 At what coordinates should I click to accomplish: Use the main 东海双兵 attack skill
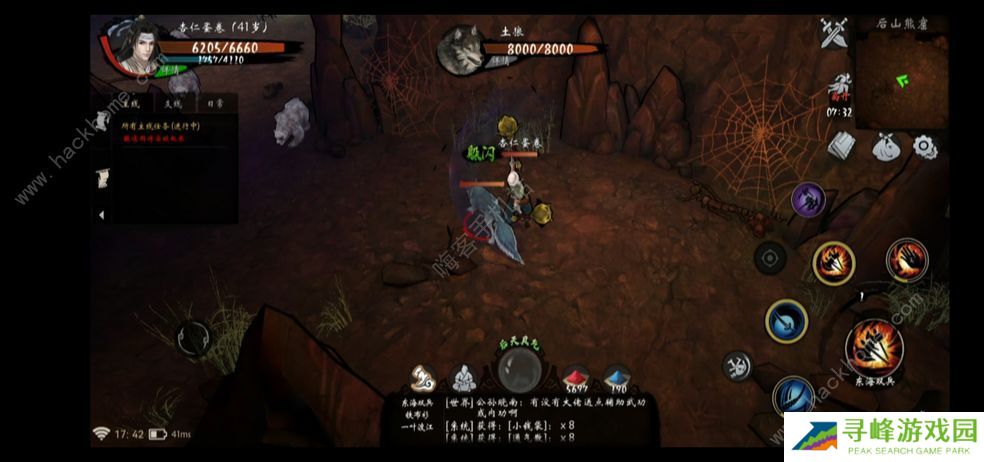click(x=874, y=346)
